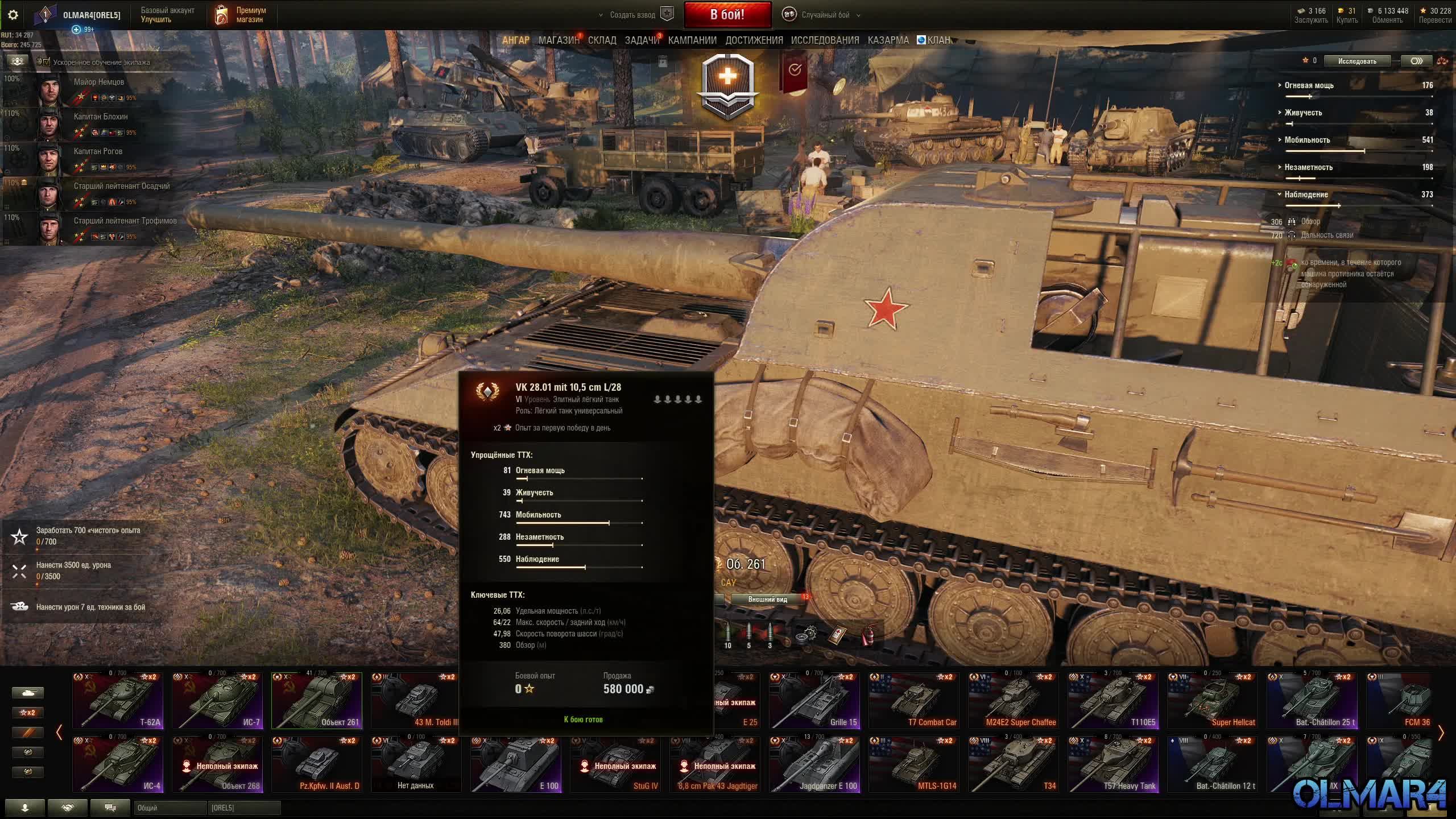Open the Премиум магазин
Screen dimensions: 1456x819
(241, 15)
